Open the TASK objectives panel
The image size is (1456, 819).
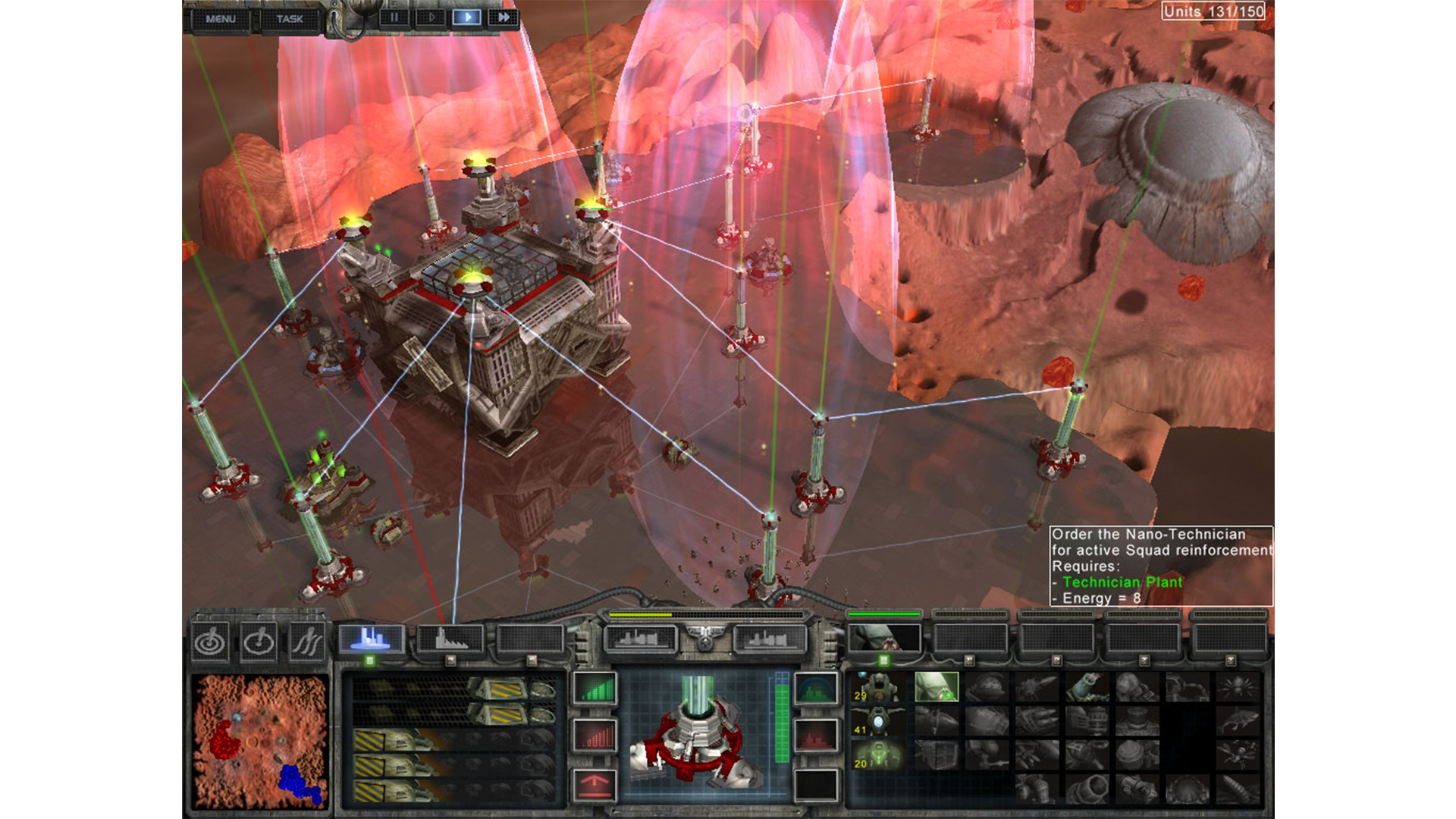[x=289, y=19]
